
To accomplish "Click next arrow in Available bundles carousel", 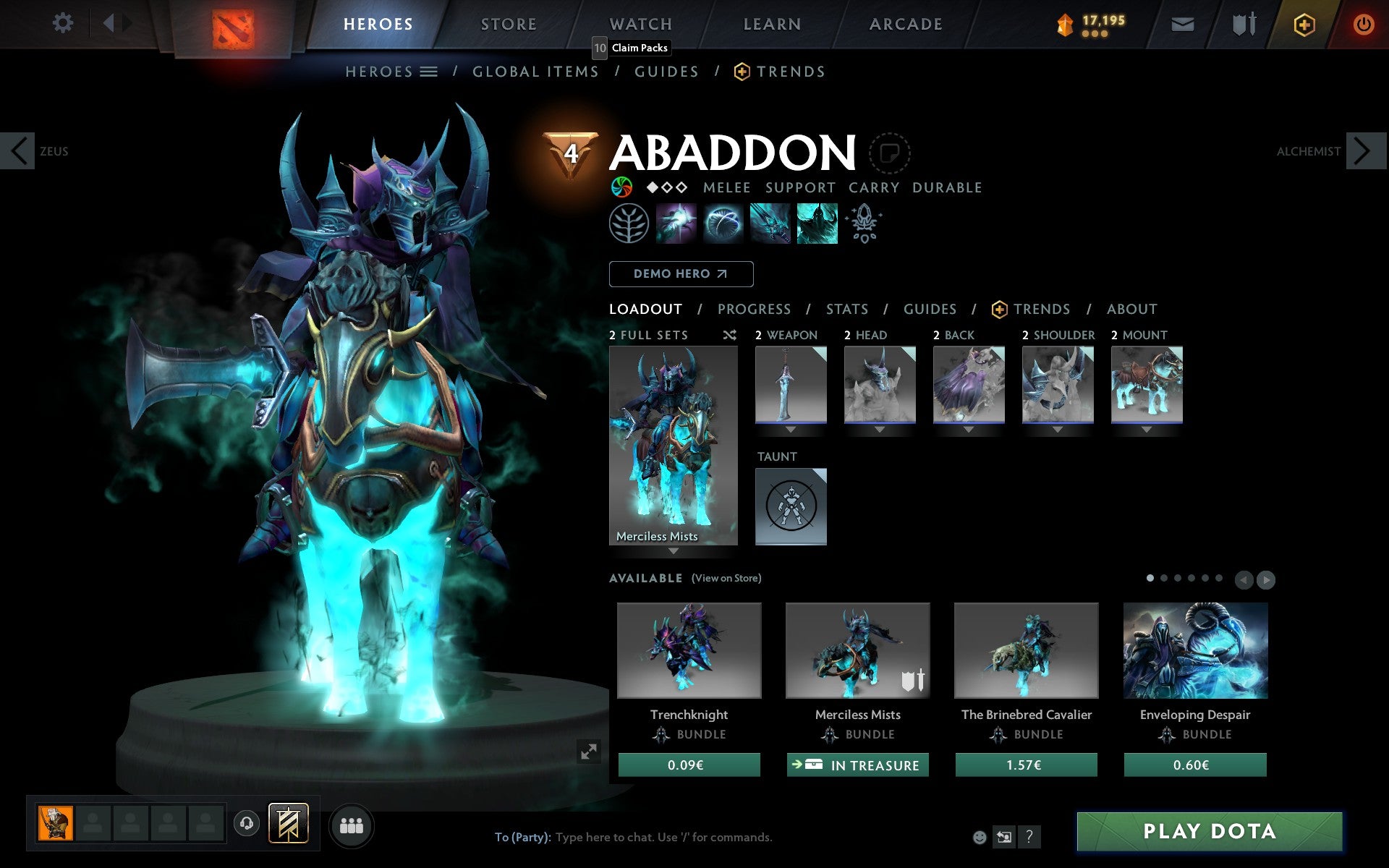I will coord(1266,579).
